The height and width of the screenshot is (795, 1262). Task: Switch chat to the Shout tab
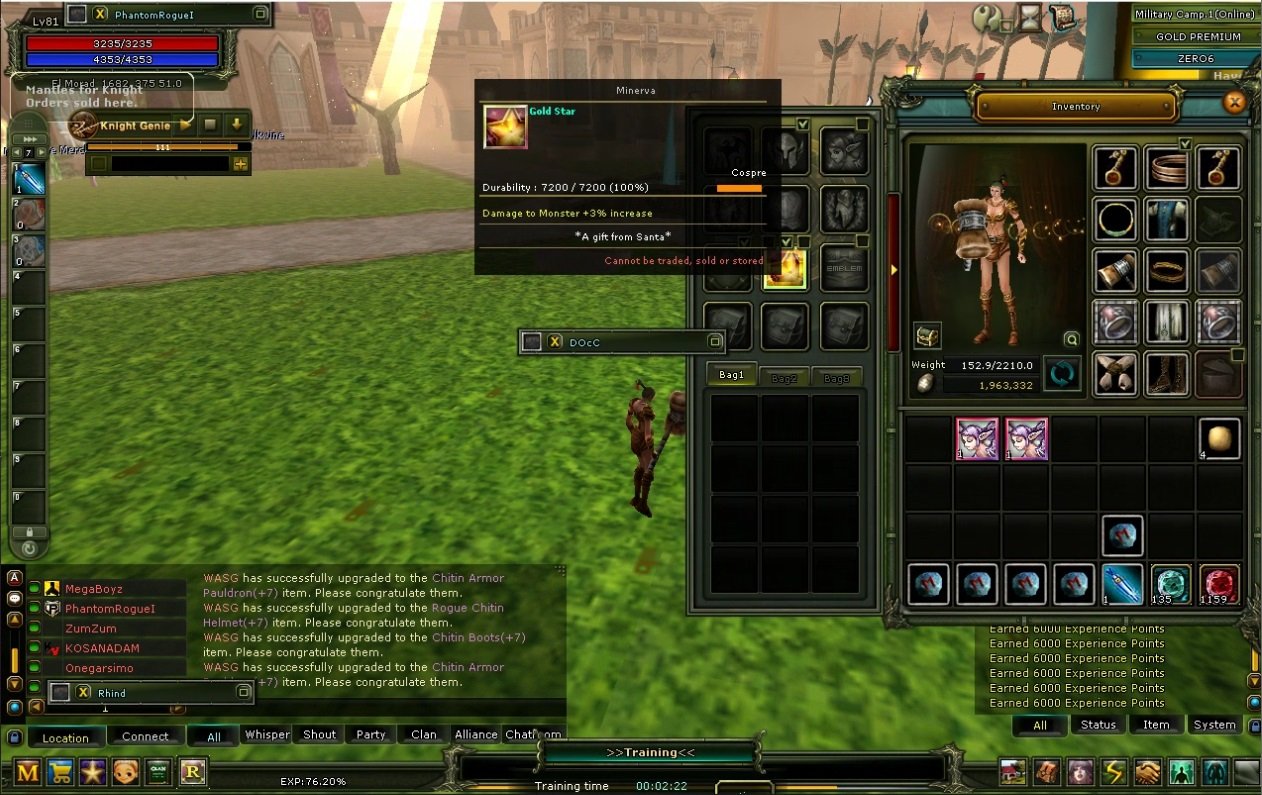[319, 734]
